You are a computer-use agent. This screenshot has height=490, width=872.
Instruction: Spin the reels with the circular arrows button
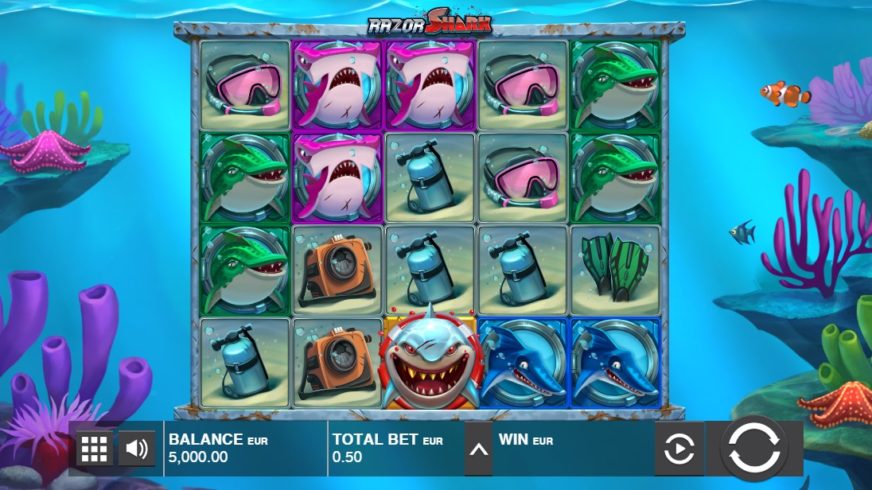(754, 449)
